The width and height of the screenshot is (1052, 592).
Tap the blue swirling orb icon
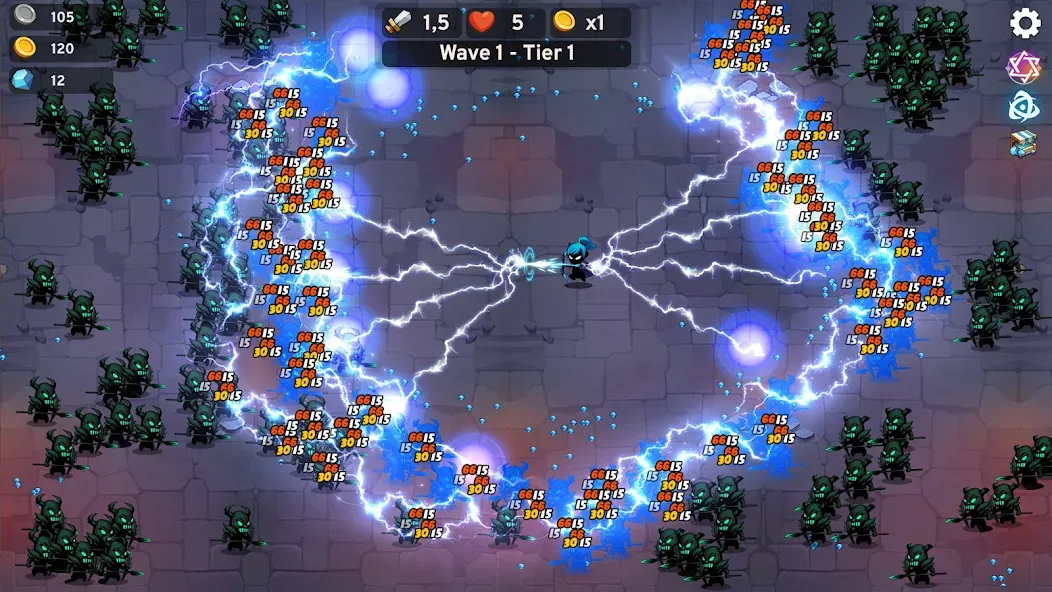click(1023, 105)
